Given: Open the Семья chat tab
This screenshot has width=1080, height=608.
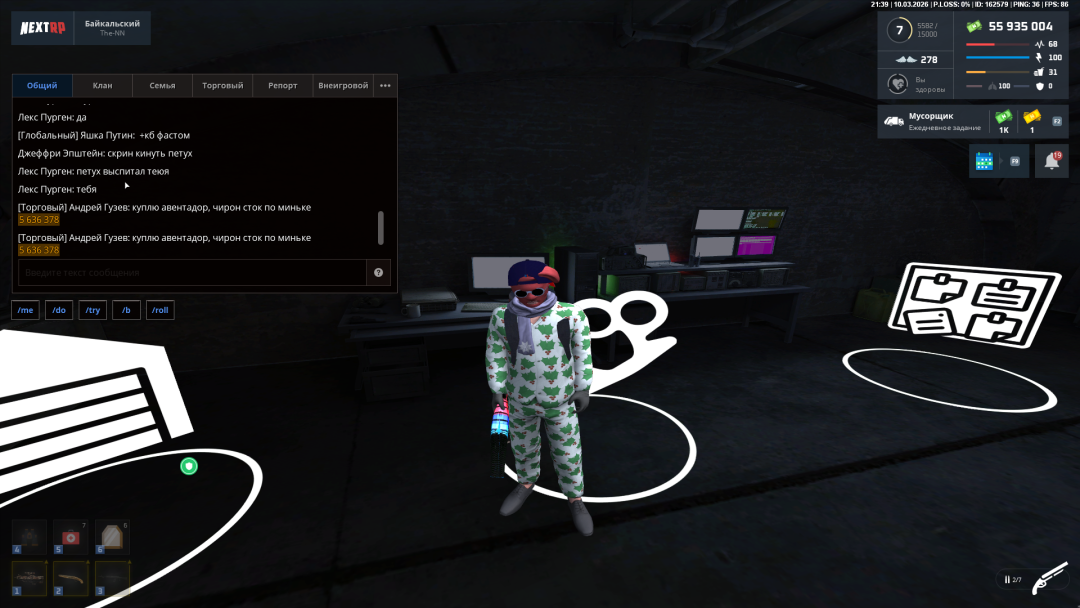Looking at the screenshot, I should pyautogui.click(x=162, y=86).
